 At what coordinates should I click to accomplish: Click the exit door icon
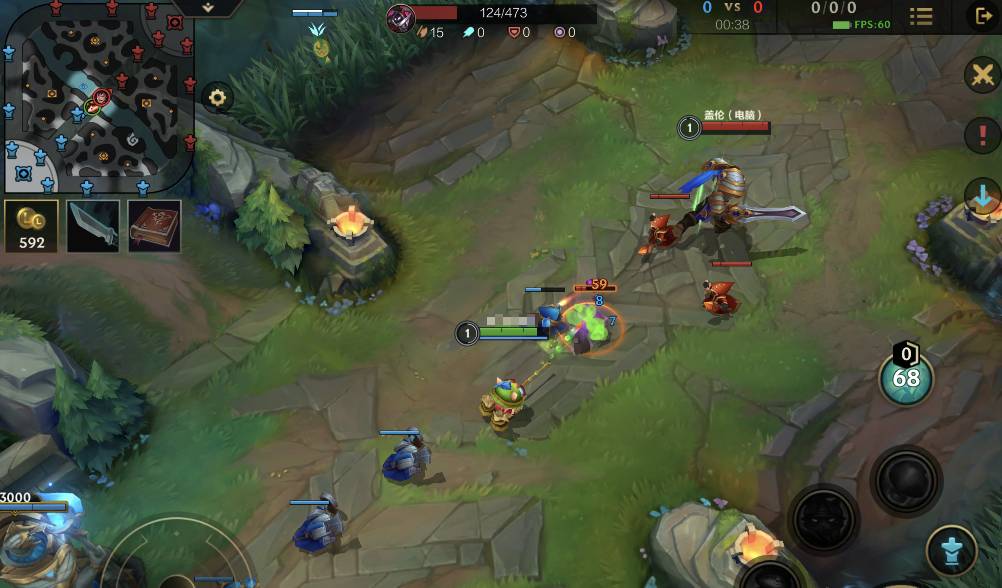(x=981, y=16)
